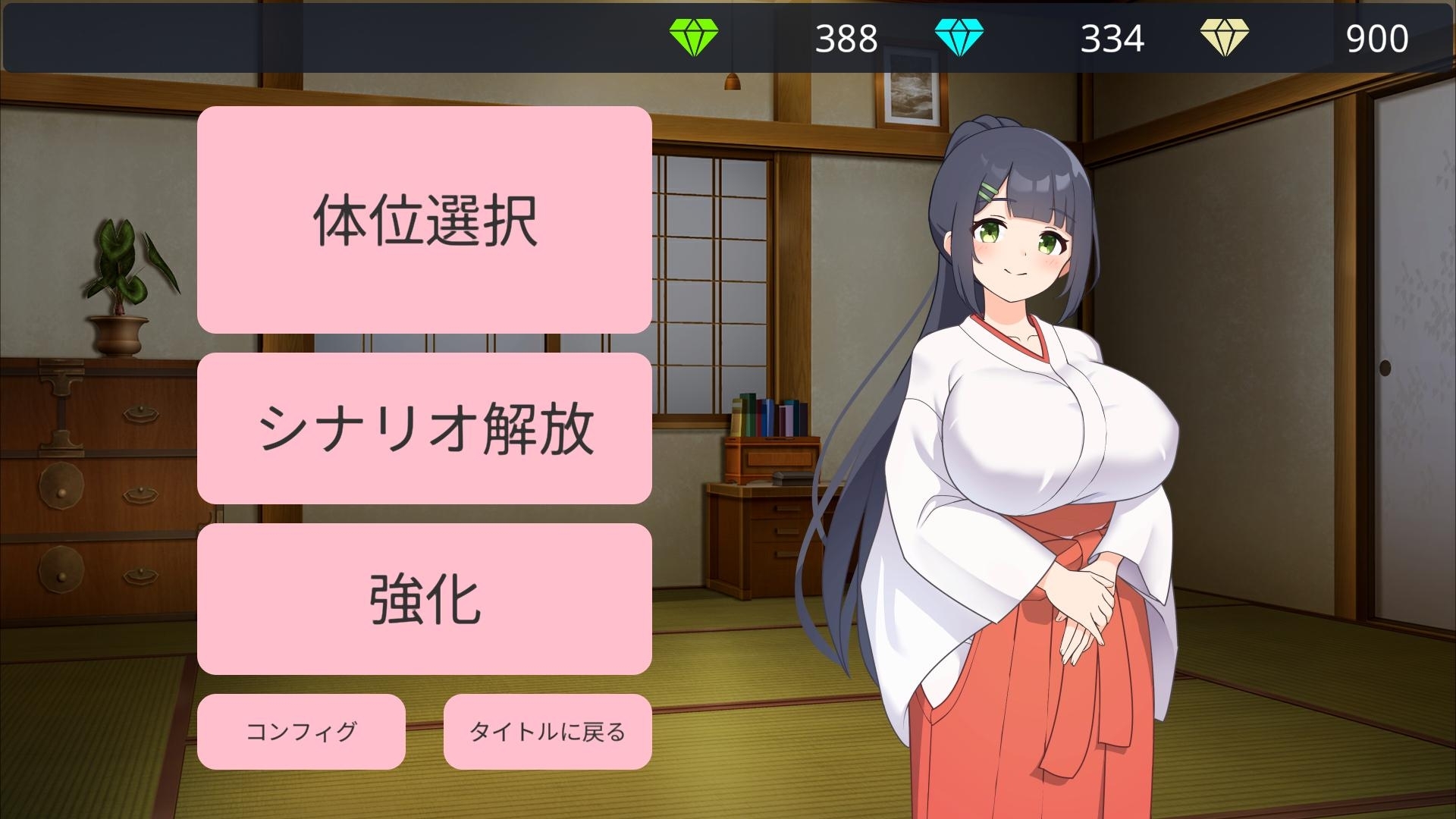Click タイトルに戻る to return to title
The height and width of the screenshot is (819, 1456).
click(x=548, y=732)
